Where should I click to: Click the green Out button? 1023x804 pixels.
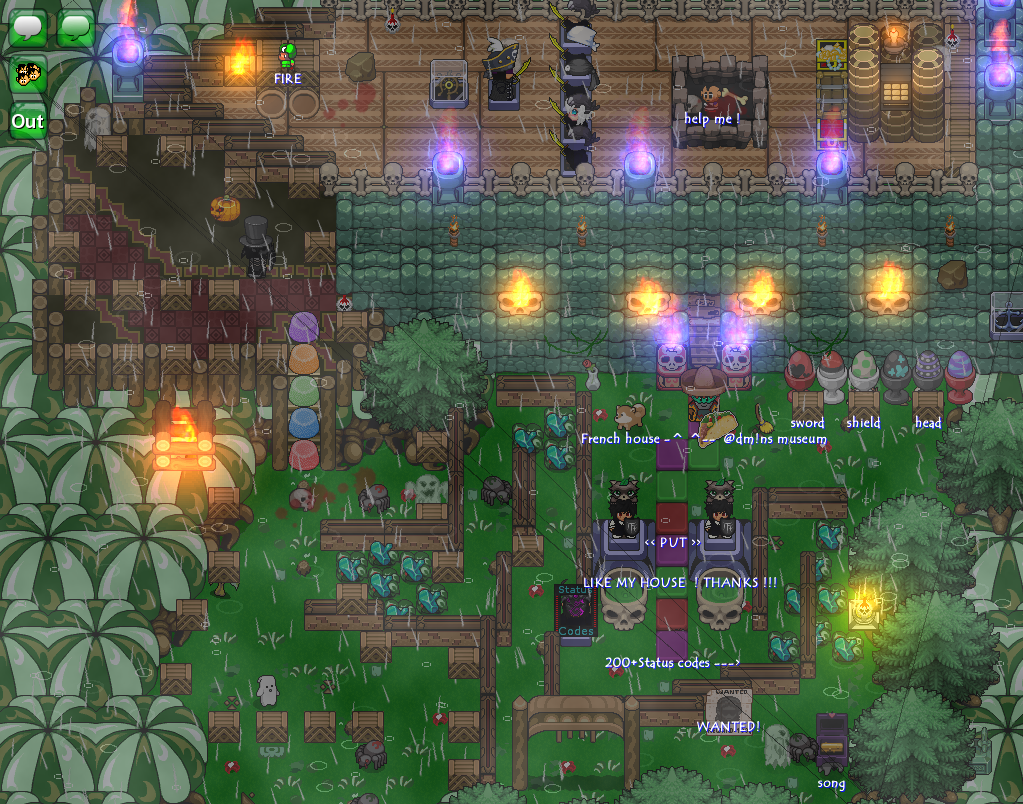point(28,122)
